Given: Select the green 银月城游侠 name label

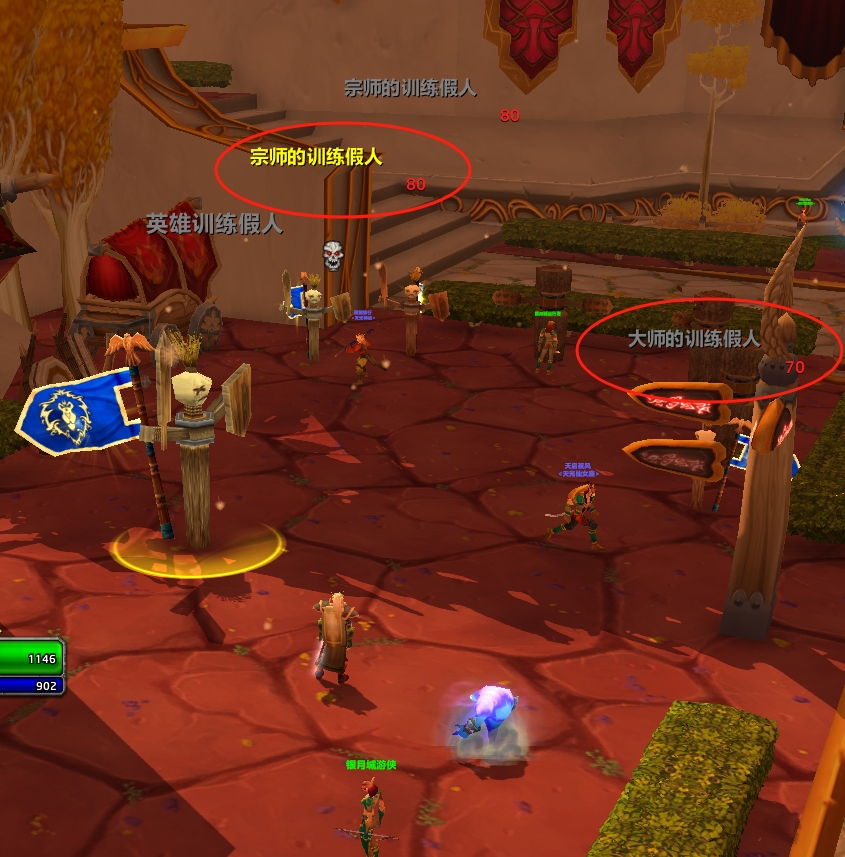Looking at the screenshot, I should pos(371,765).
